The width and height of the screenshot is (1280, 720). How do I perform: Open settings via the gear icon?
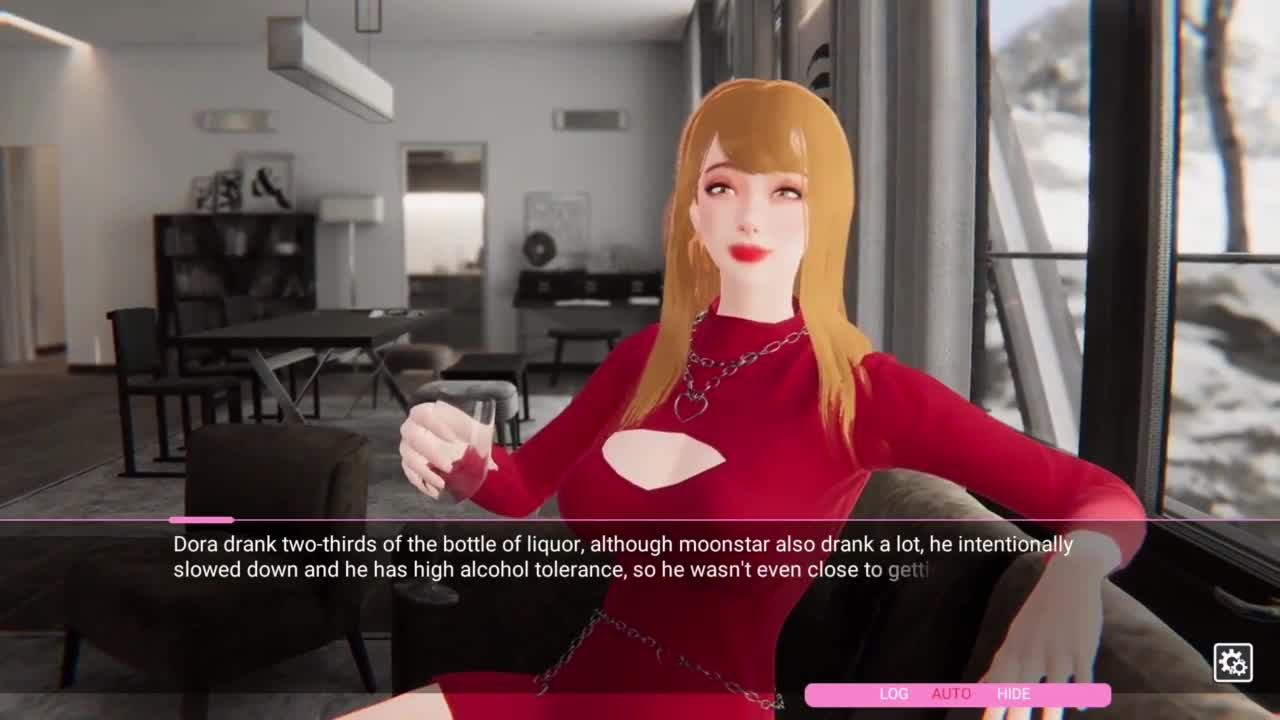pyautogui.click(x=1232, y=662)
